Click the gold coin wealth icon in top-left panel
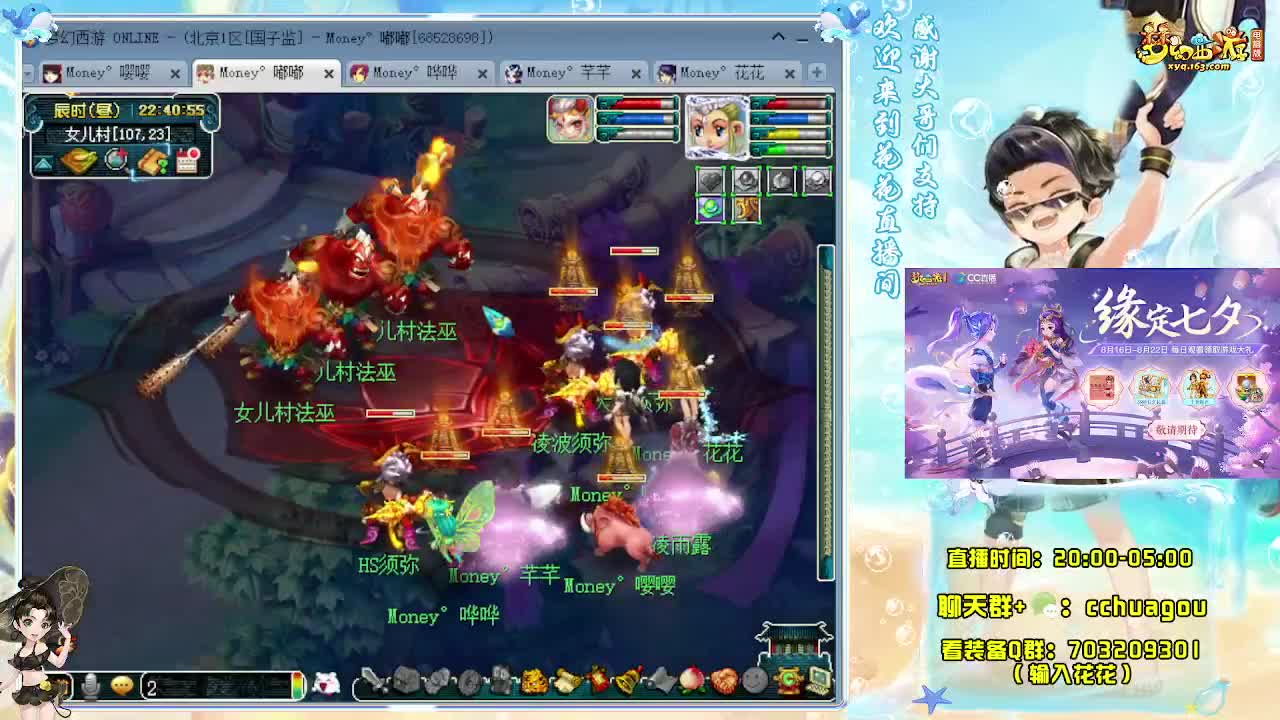 pos(79,161)
